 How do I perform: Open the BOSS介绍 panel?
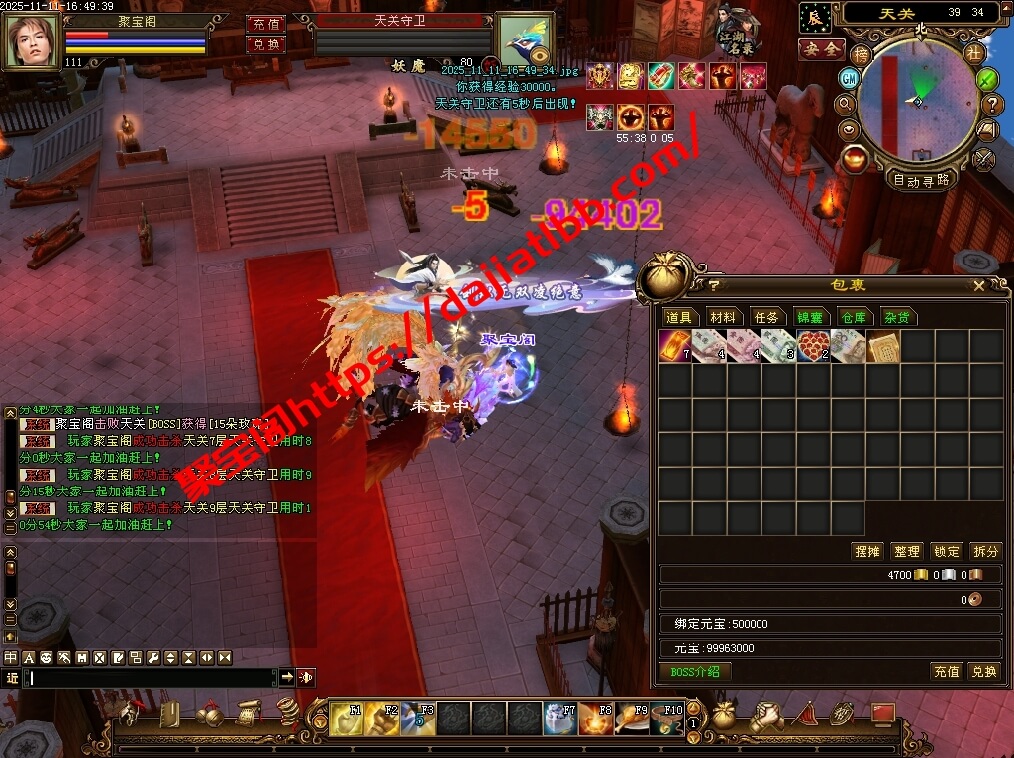694,671
